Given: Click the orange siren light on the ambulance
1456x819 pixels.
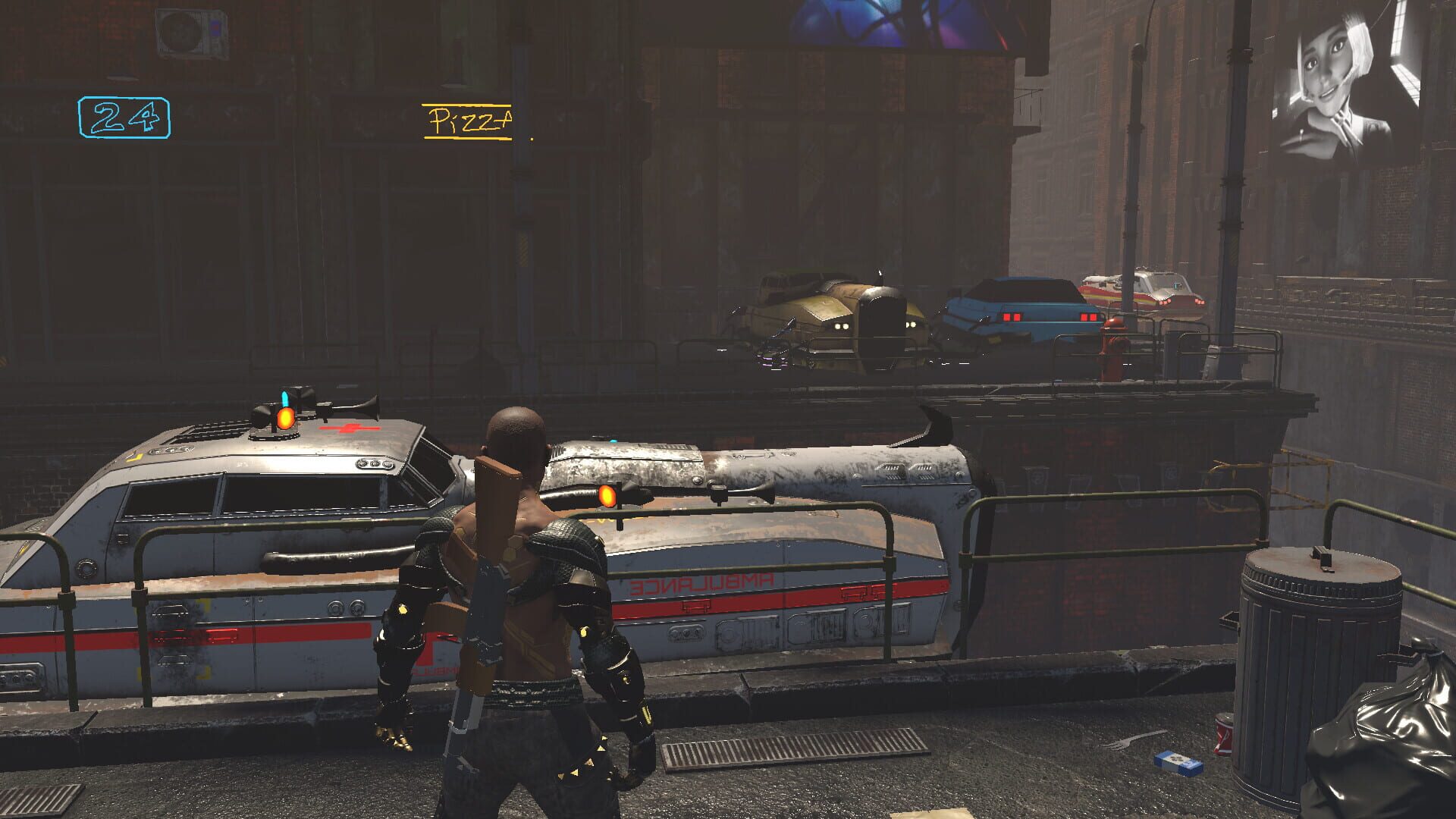Looking at the screenshot, I should coord(287,419).
